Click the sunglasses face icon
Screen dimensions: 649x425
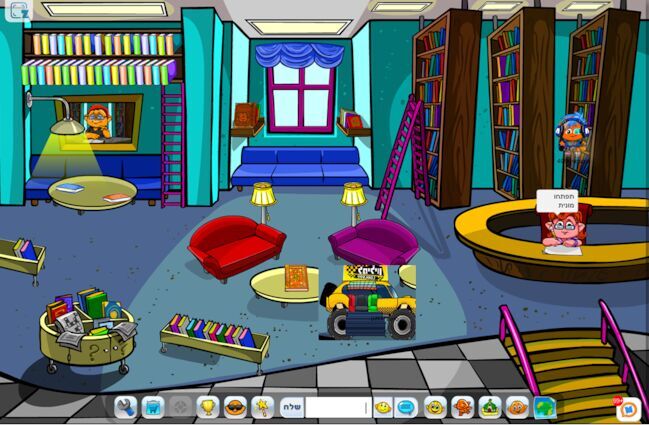click(235, 407)
